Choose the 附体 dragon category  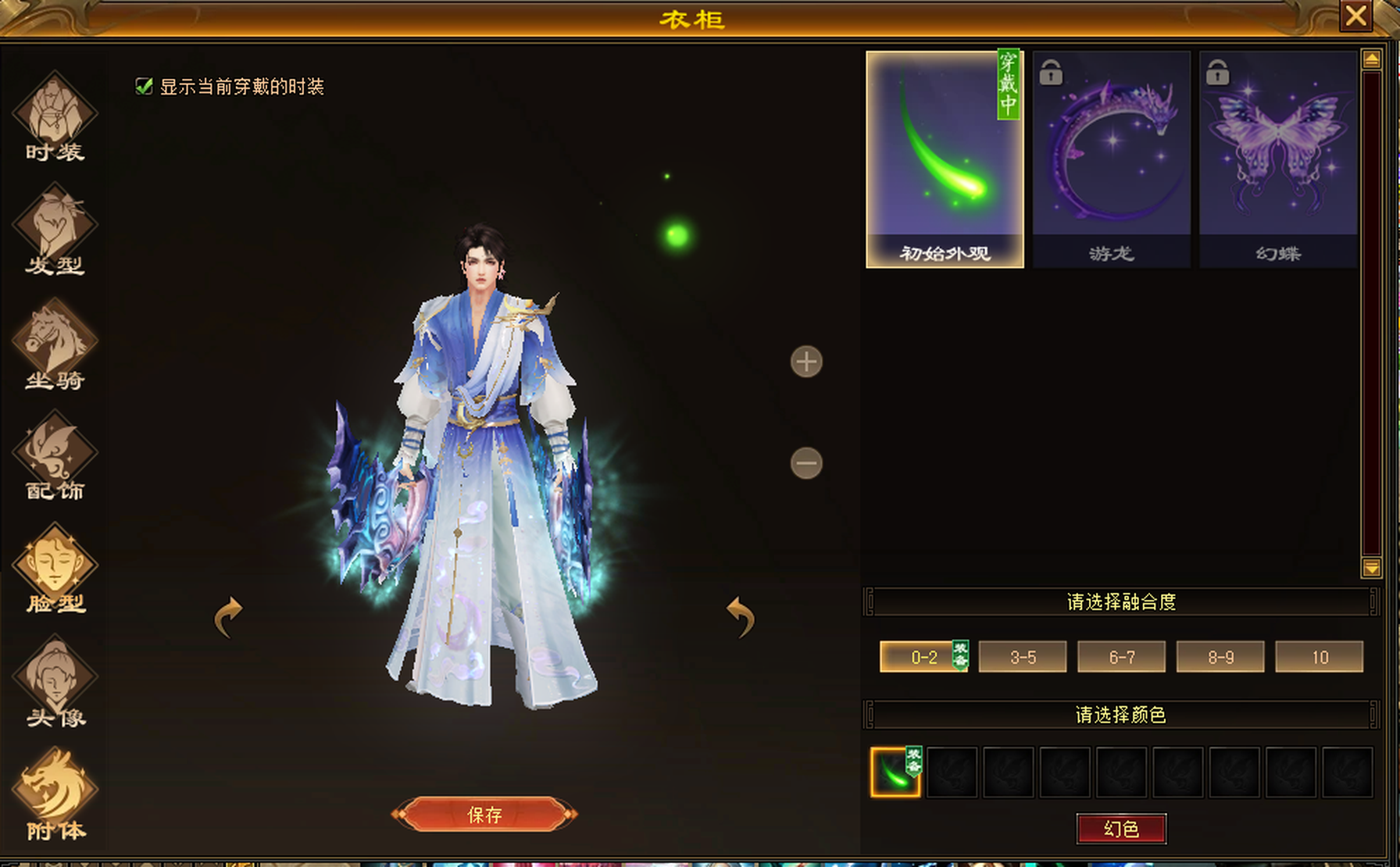click(55, 793)
